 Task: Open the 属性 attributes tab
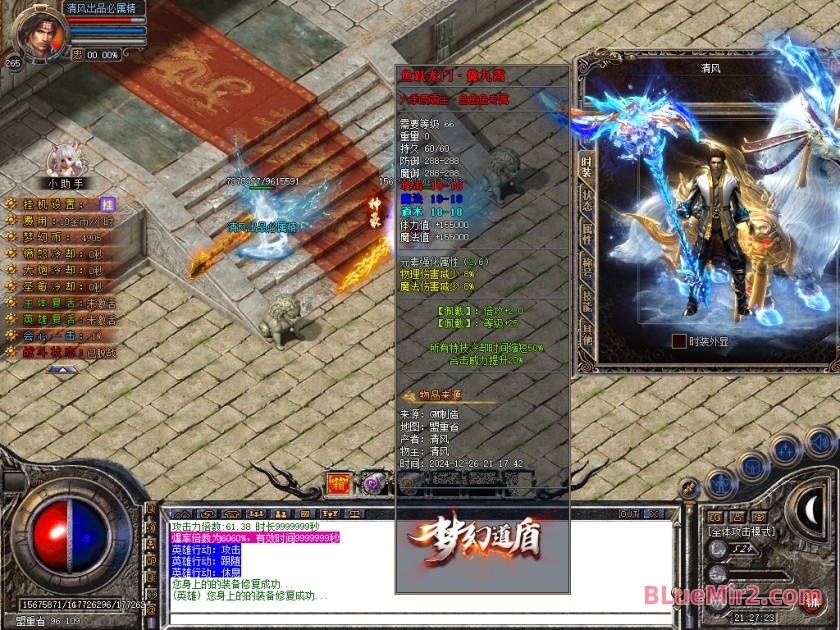[586, 233]
